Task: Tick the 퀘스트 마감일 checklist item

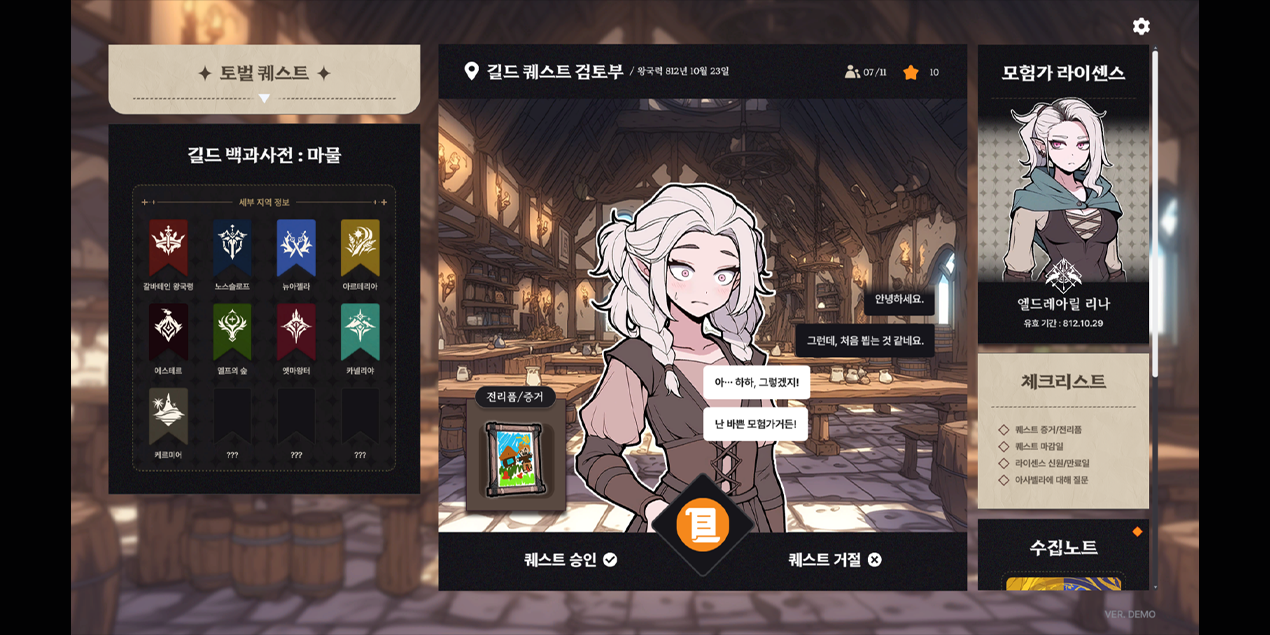Action: pyautogui.click(x=1041, y=447)
